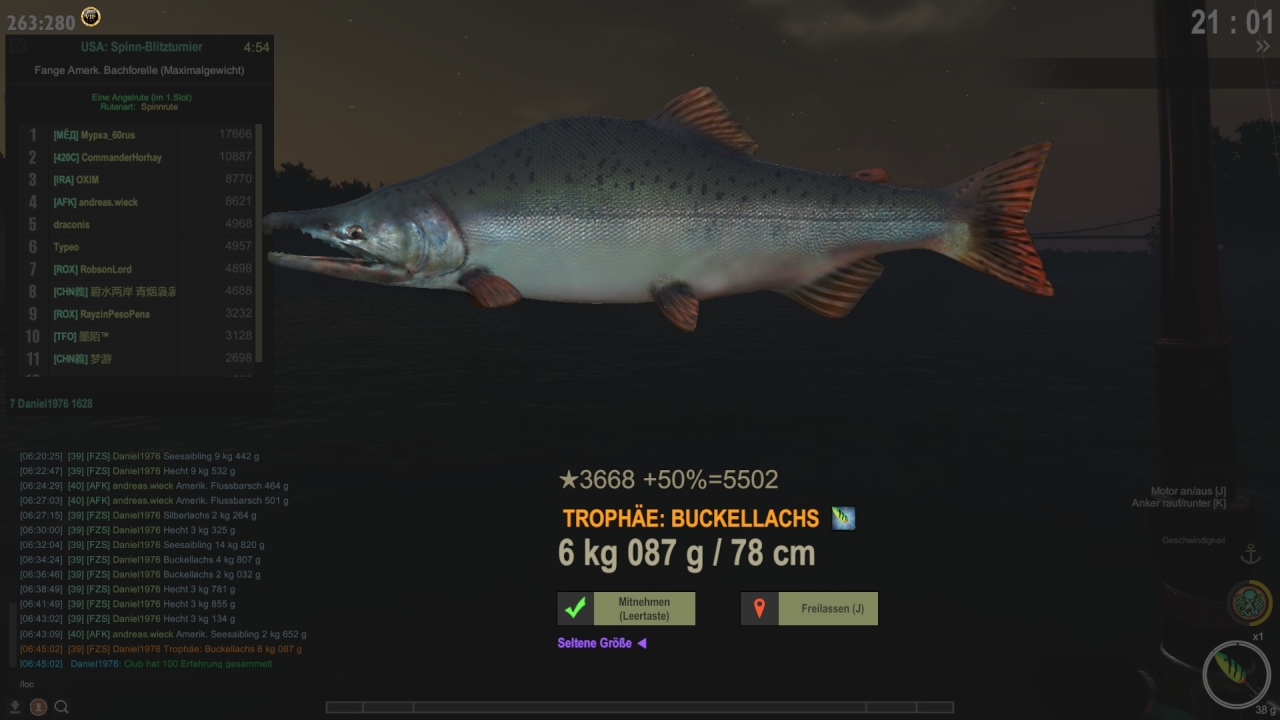Screen dimensions: 1280x720
Task: Toggle the anchor icon
Action: [x=1250, y=554]
